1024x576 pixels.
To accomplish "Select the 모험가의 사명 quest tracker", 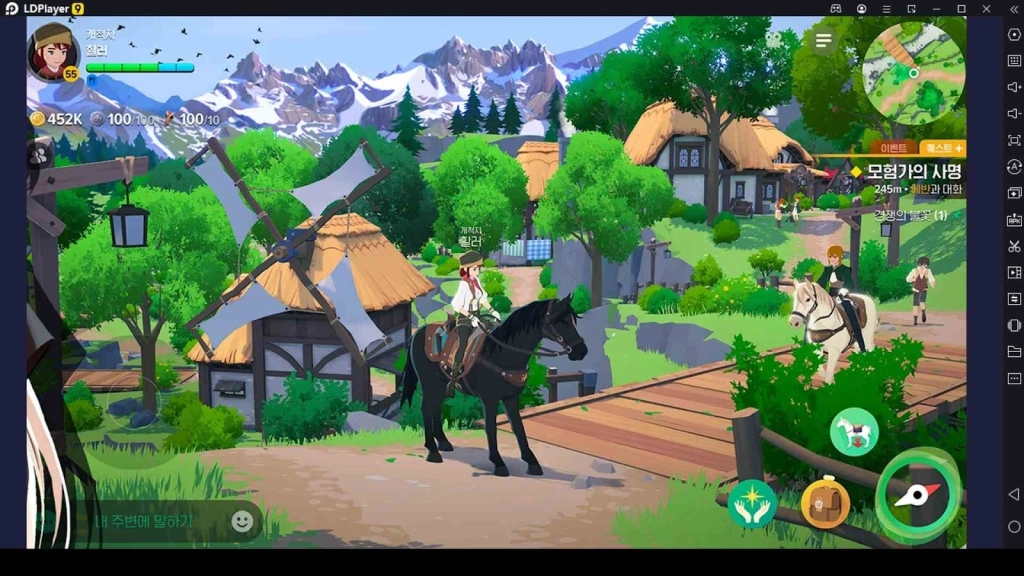I will [x=905, y=179].
